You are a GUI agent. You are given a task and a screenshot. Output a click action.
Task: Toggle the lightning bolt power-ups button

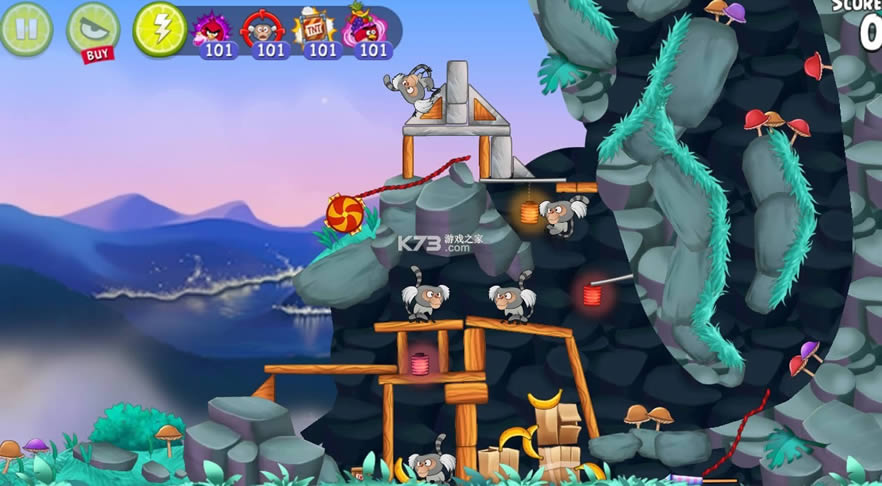click(159, 28)
